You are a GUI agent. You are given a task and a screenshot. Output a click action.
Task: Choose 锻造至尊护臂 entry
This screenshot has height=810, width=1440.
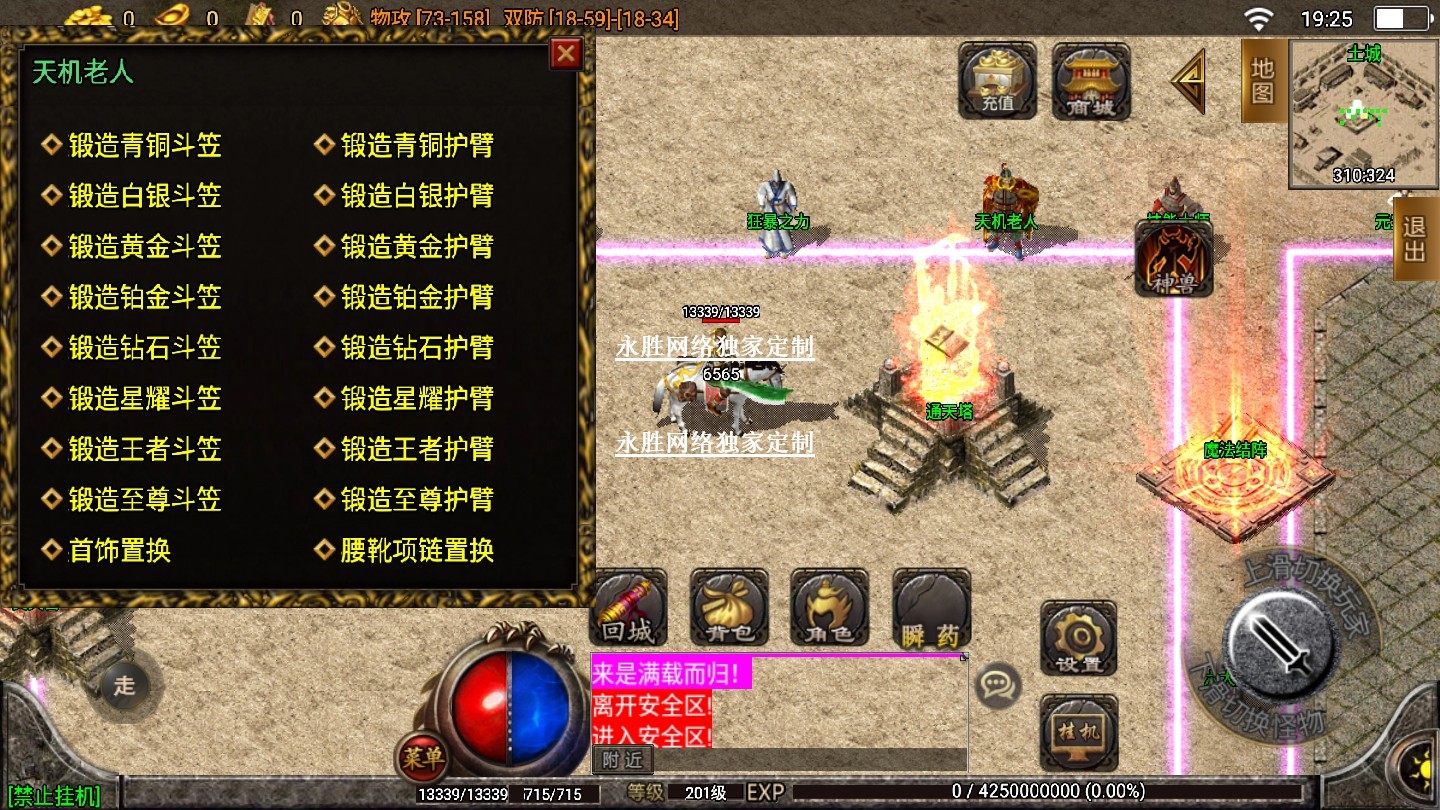tap(417, 499)
